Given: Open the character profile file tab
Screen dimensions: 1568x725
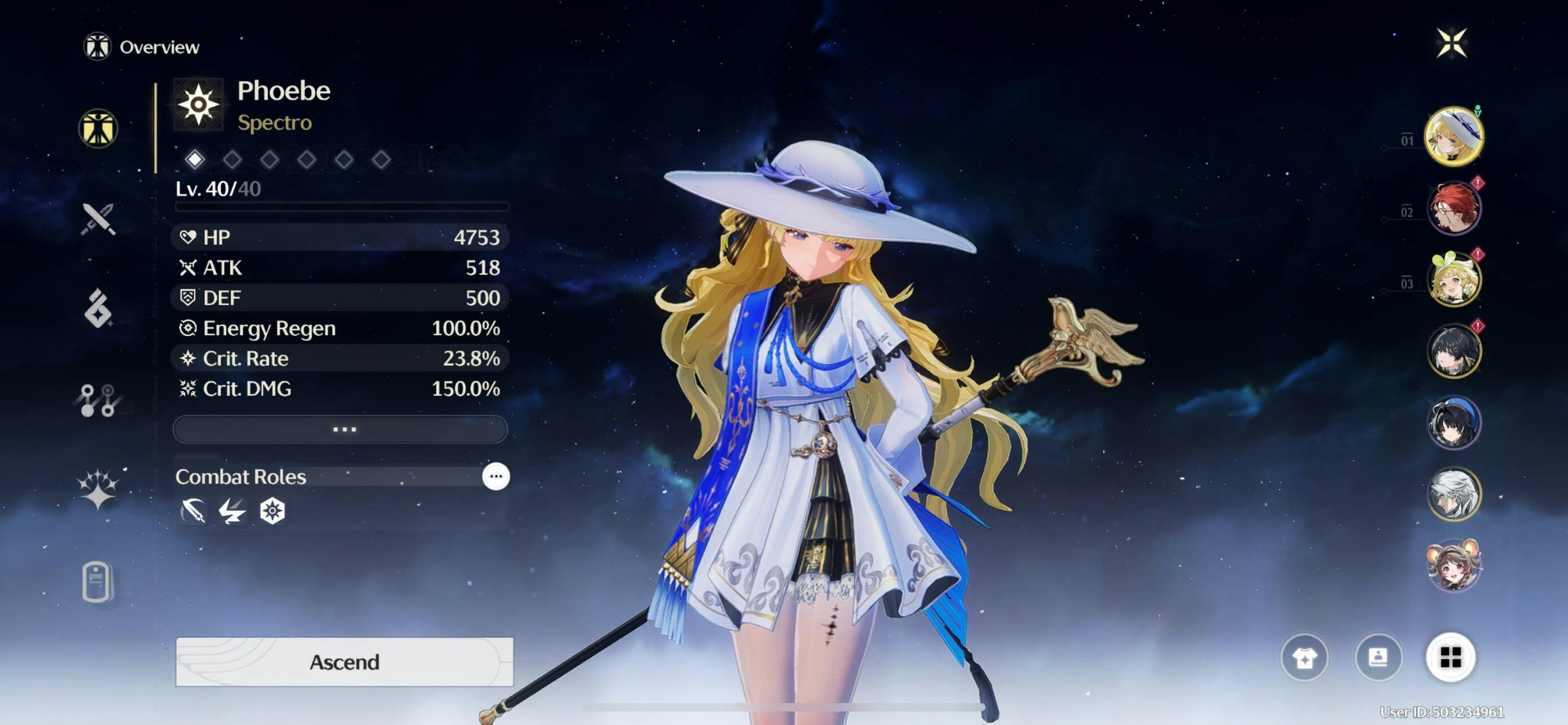Looking at the screenshot, I should (x=98, y=582).
